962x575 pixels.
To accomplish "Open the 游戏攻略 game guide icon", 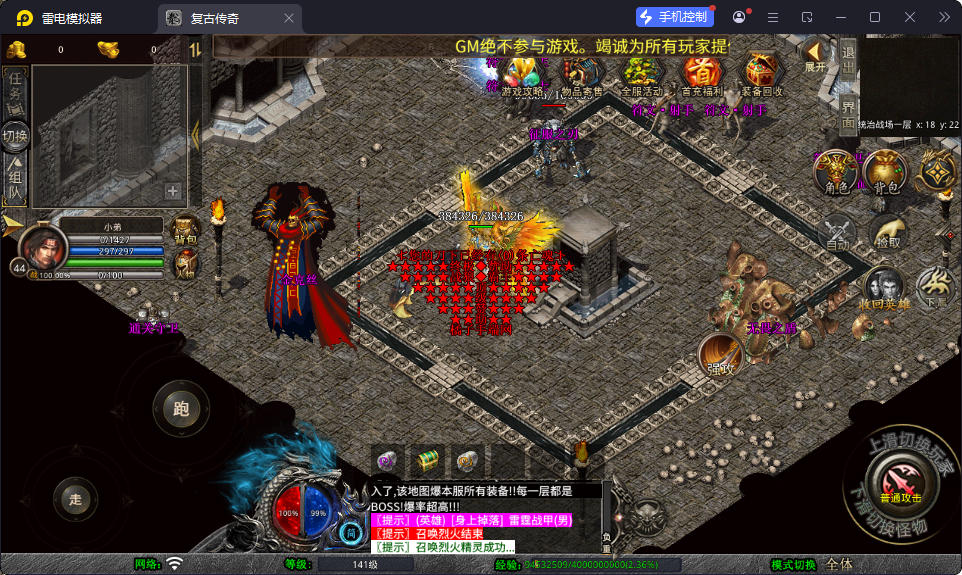I will pos(521,75).
